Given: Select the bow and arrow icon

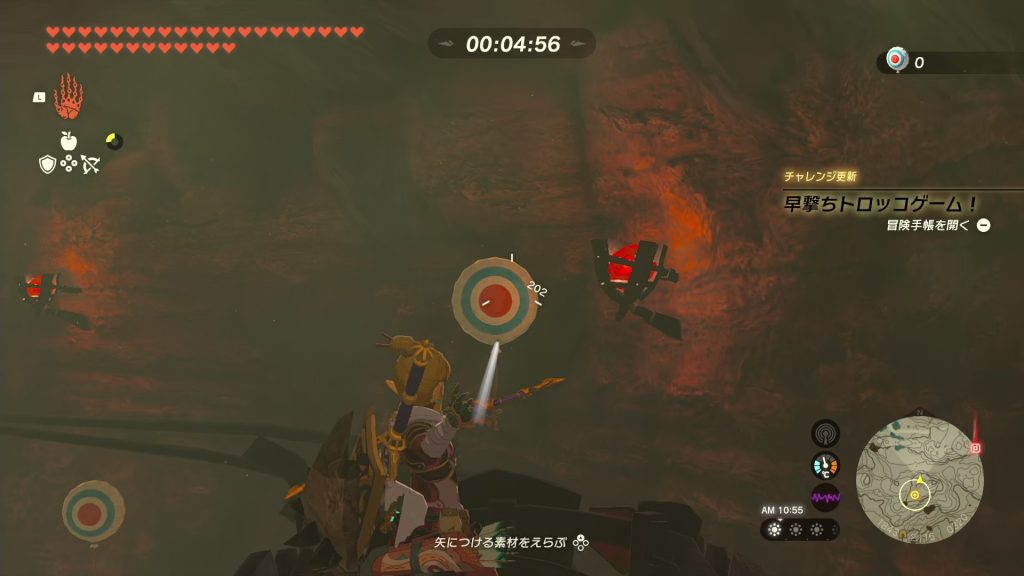Looking at the screenshot, I should (x=91, y=164).
